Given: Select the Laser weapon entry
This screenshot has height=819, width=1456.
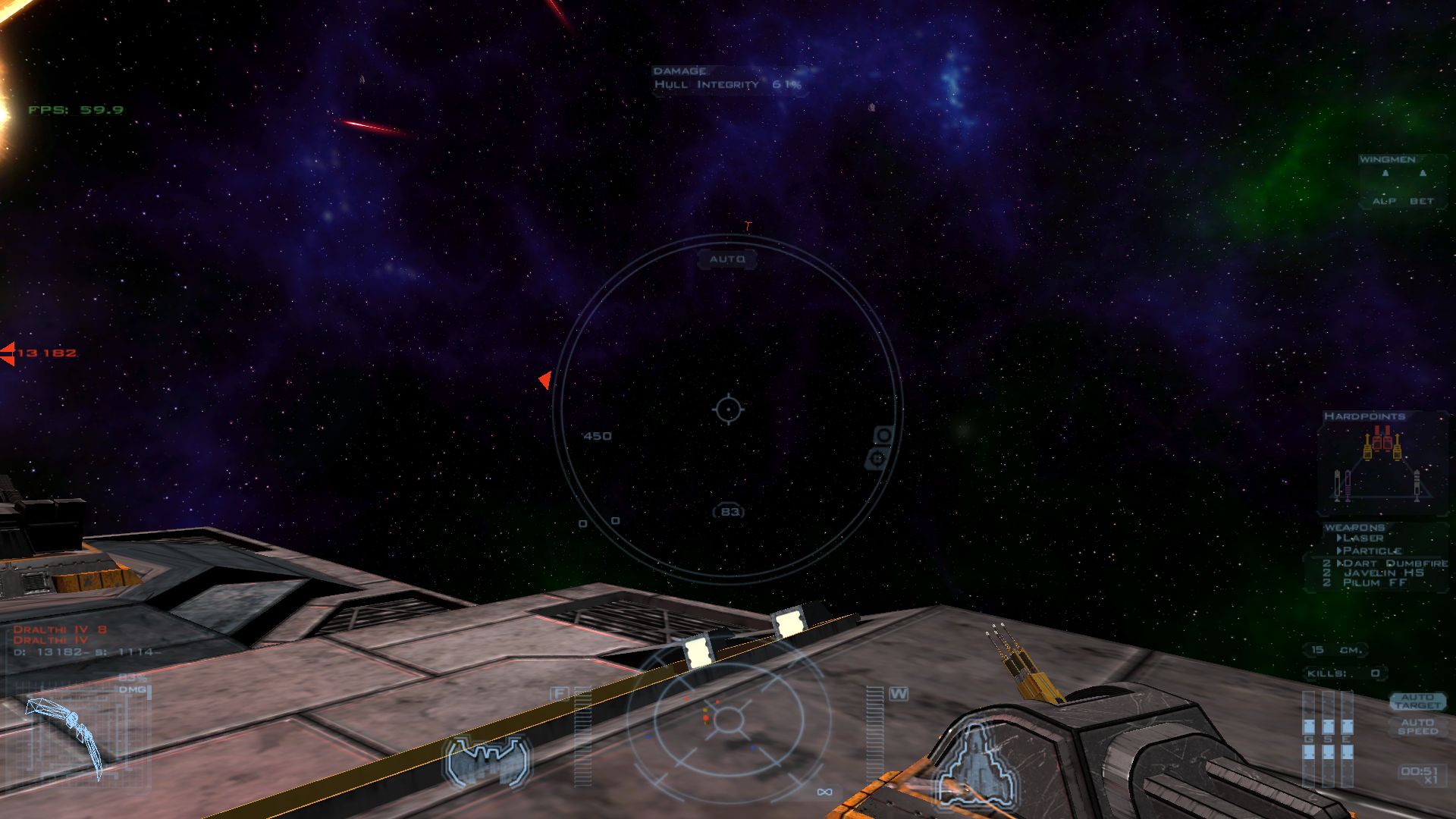Looking at the screenshot, I should [x=1363, y=538].
